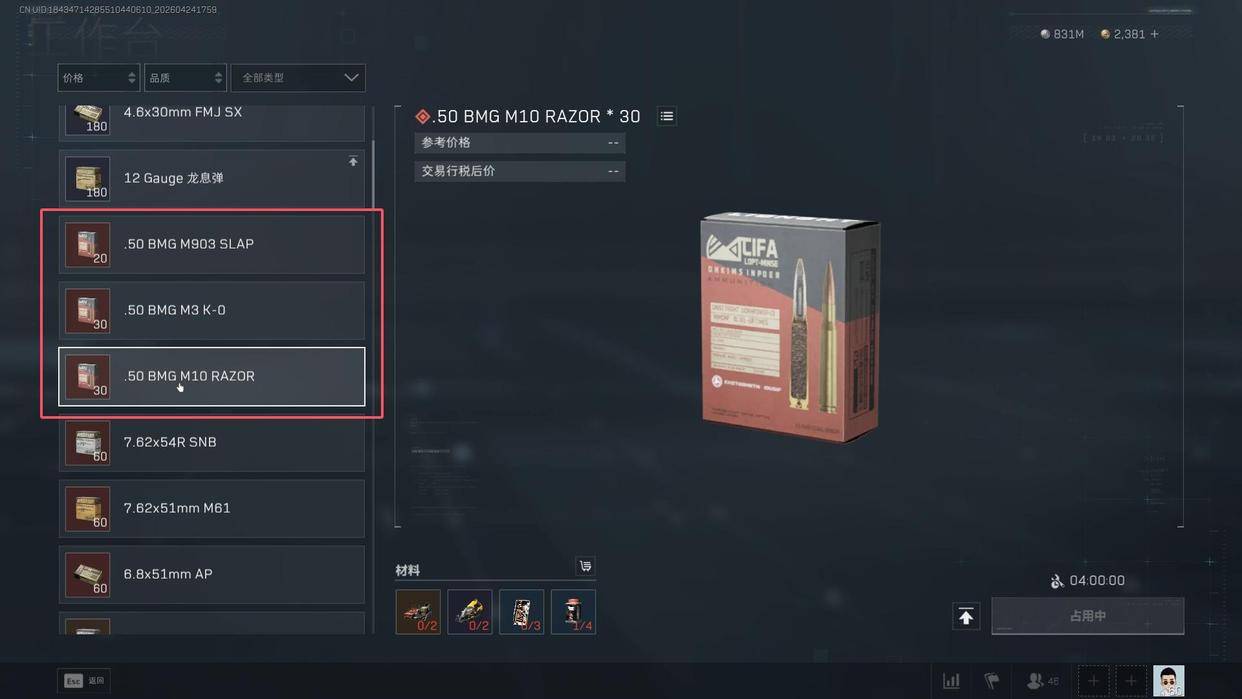Click the Esc 返回 back button
This screenshot has width=1242, height=699.
84,681
